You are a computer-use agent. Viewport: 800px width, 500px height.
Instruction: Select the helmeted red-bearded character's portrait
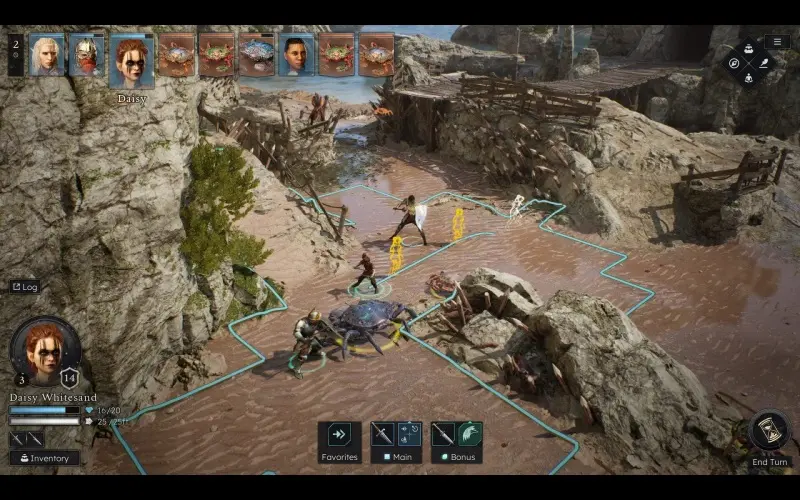pyautogui.click(x=86, y=55)
